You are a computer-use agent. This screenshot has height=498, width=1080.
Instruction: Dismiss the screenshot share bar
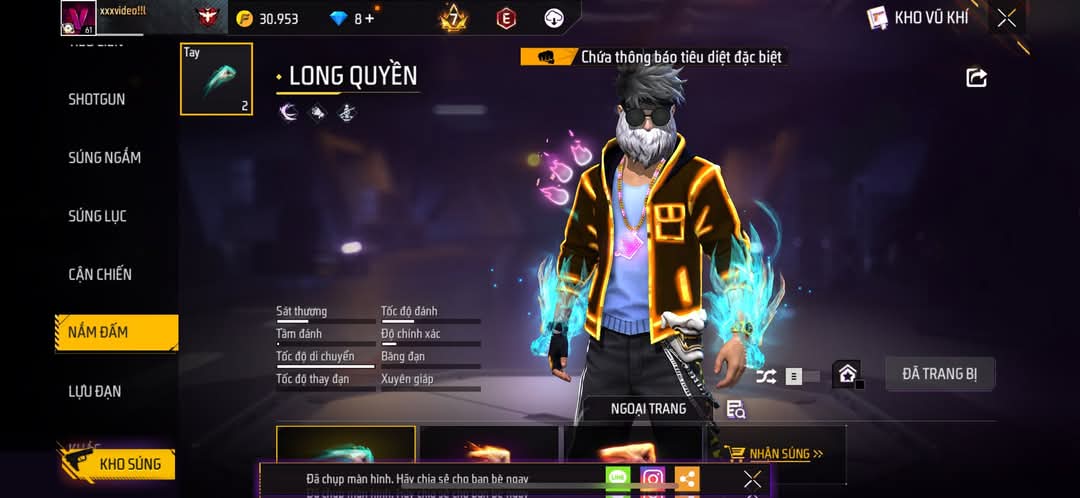(x=753, y=479)
